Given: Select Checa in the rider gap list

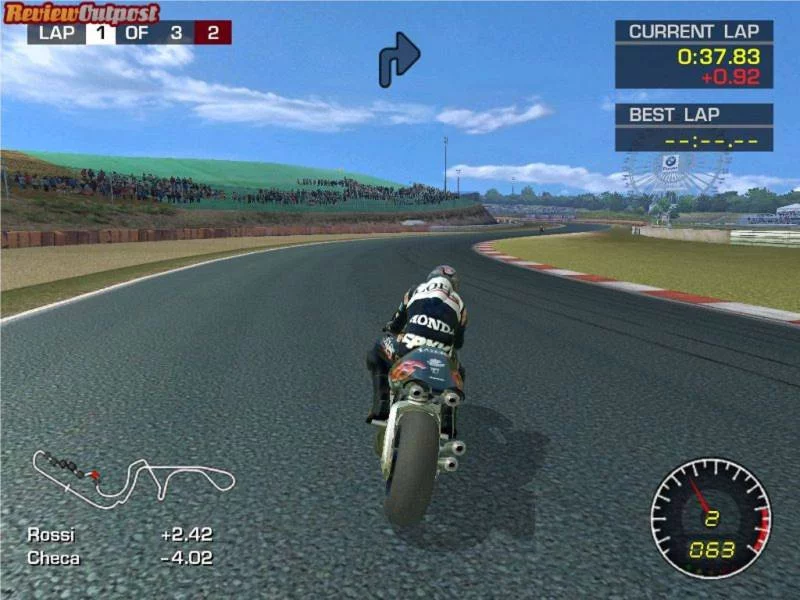Looking at the screenshot, I should click(x=53, y=558).
